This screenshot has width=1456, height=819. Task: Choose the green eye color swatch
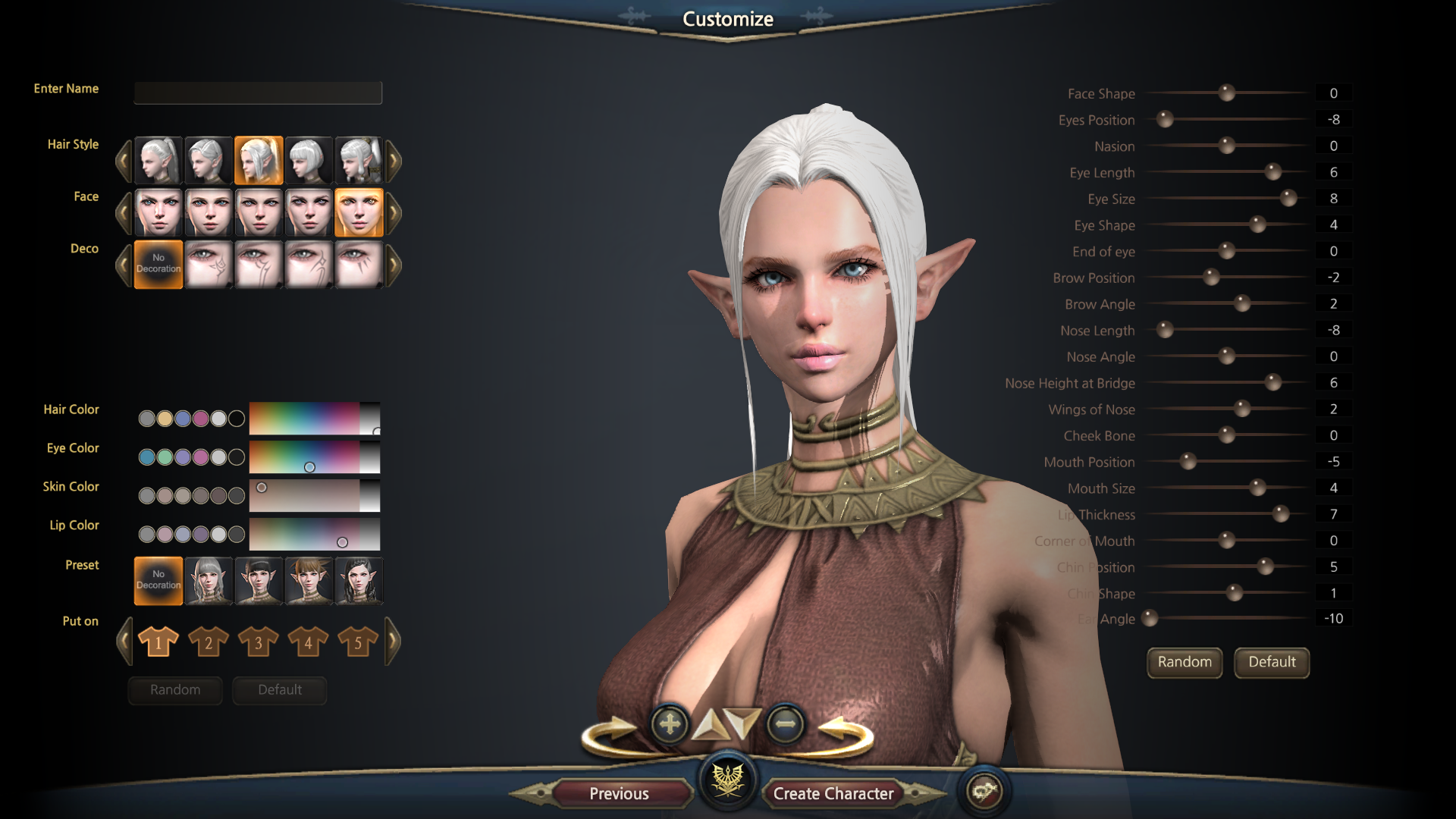tap(165, 457)
